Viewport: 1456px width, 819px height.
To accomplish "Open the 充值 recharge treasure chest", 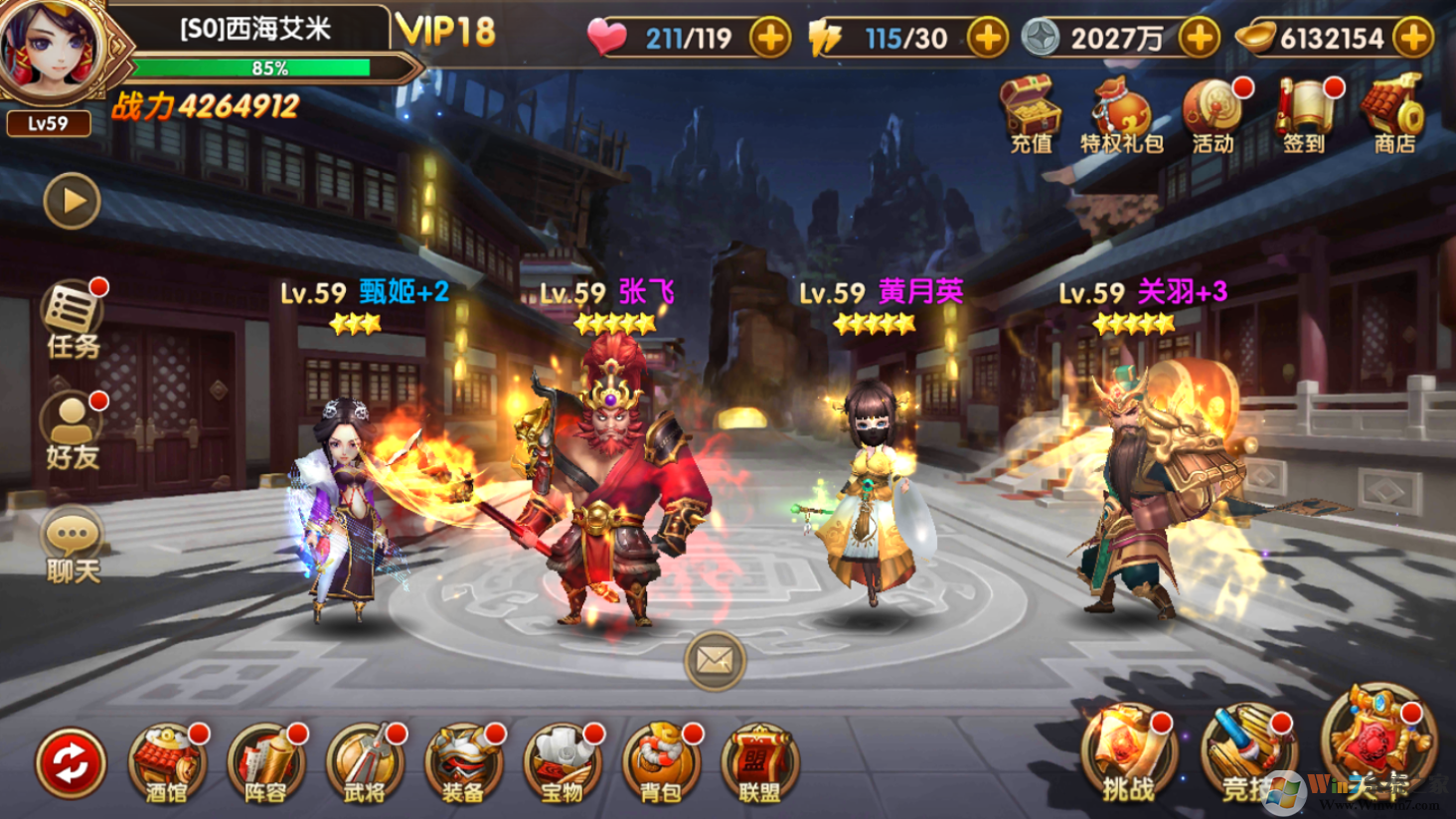I will (x=1032, y=115).
